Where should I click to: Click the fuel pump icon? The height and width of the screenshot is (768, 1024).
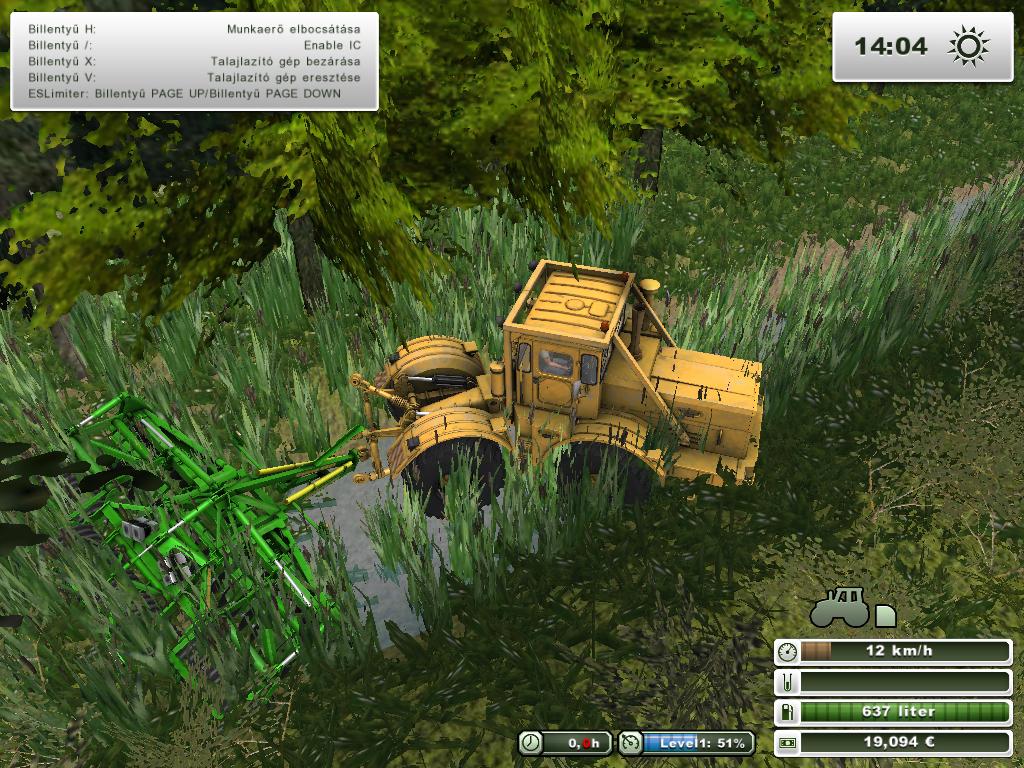(789, 712)
